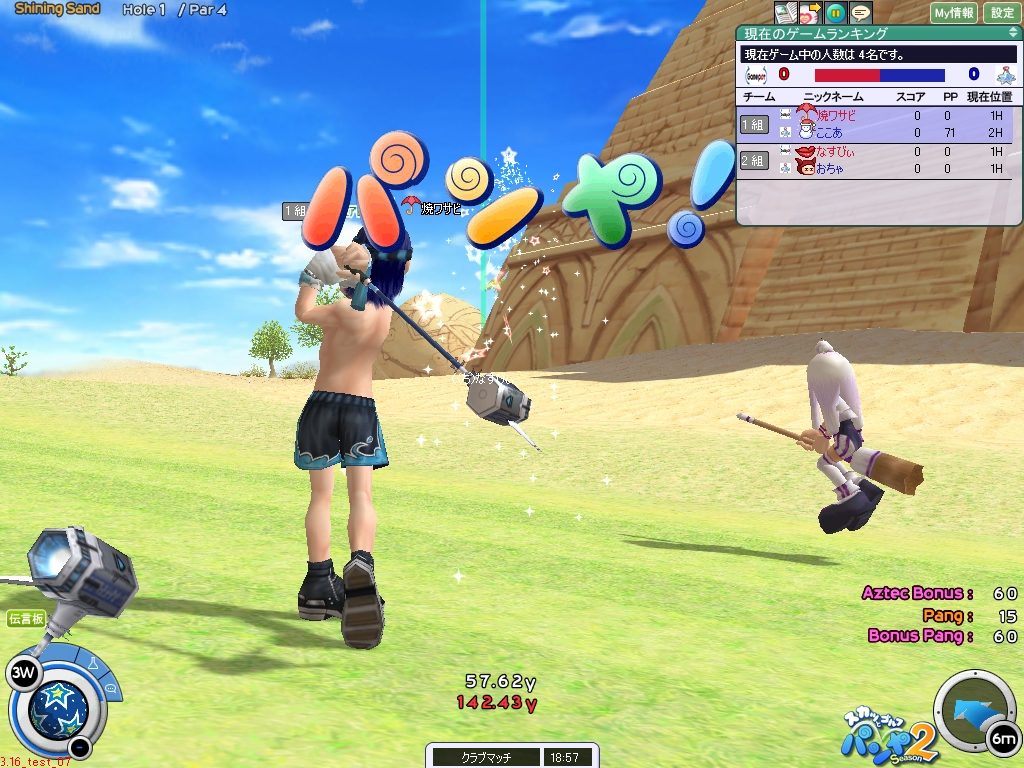Click the open book icon
The image size is (1024, 768).
pyautogui.click(x=786, y=12)
